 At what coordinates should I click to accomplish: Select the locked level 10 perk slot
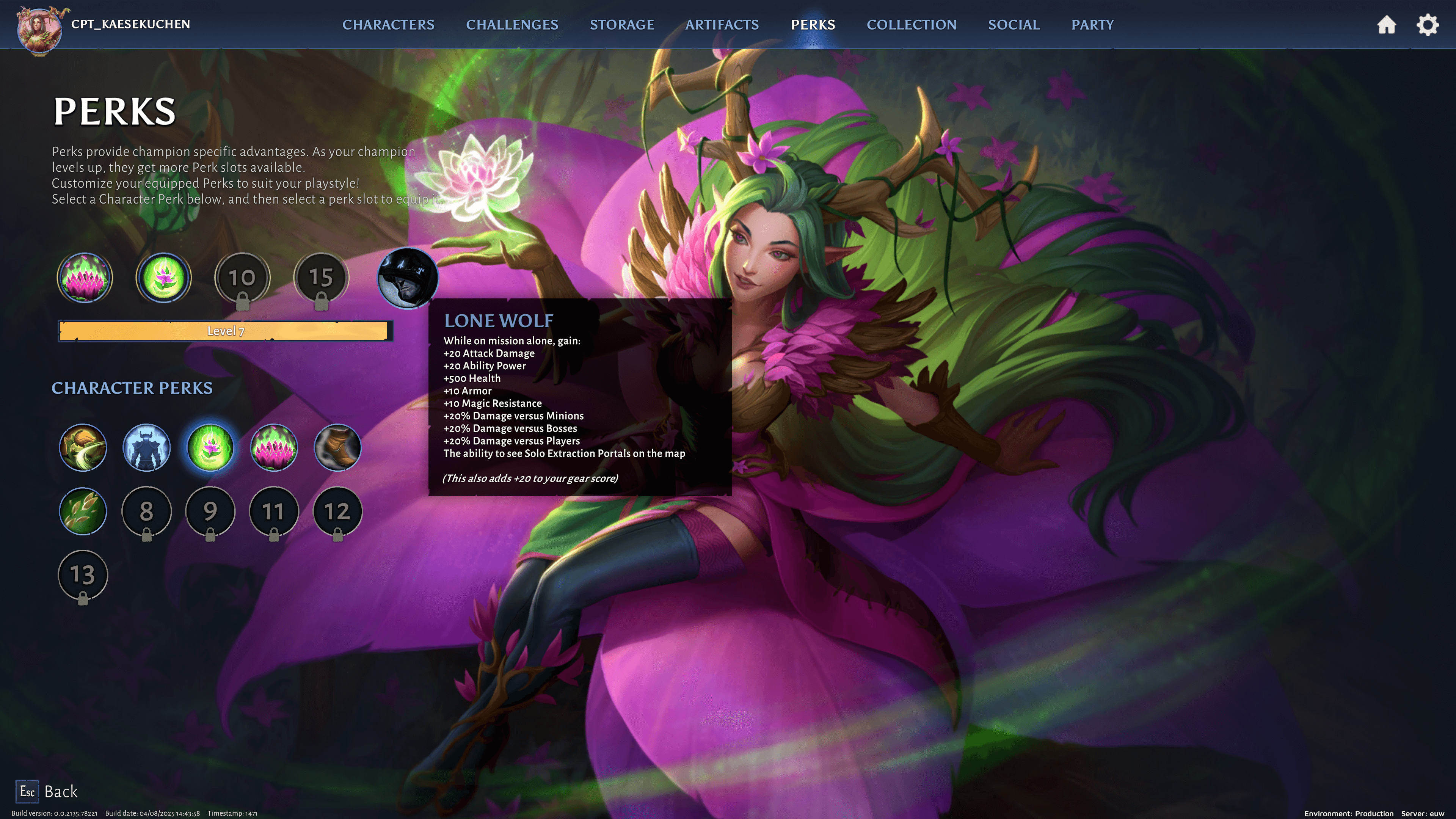pos(242,278)
